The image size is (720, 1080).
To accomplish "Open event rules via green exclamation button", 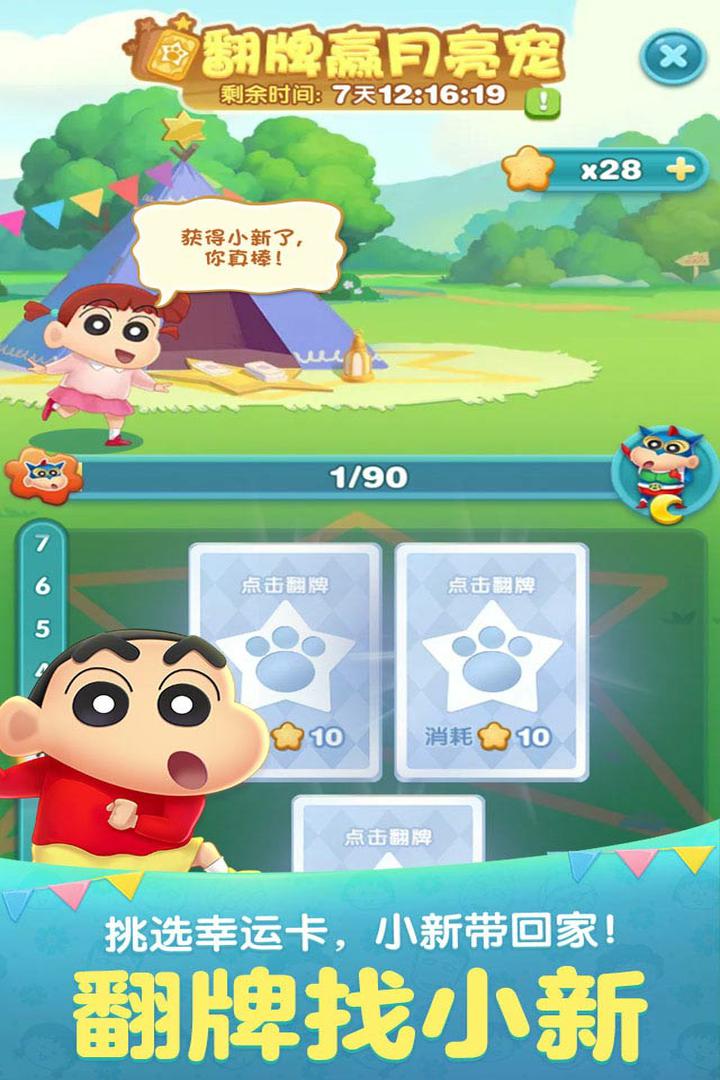I will (x=544, y=100).
